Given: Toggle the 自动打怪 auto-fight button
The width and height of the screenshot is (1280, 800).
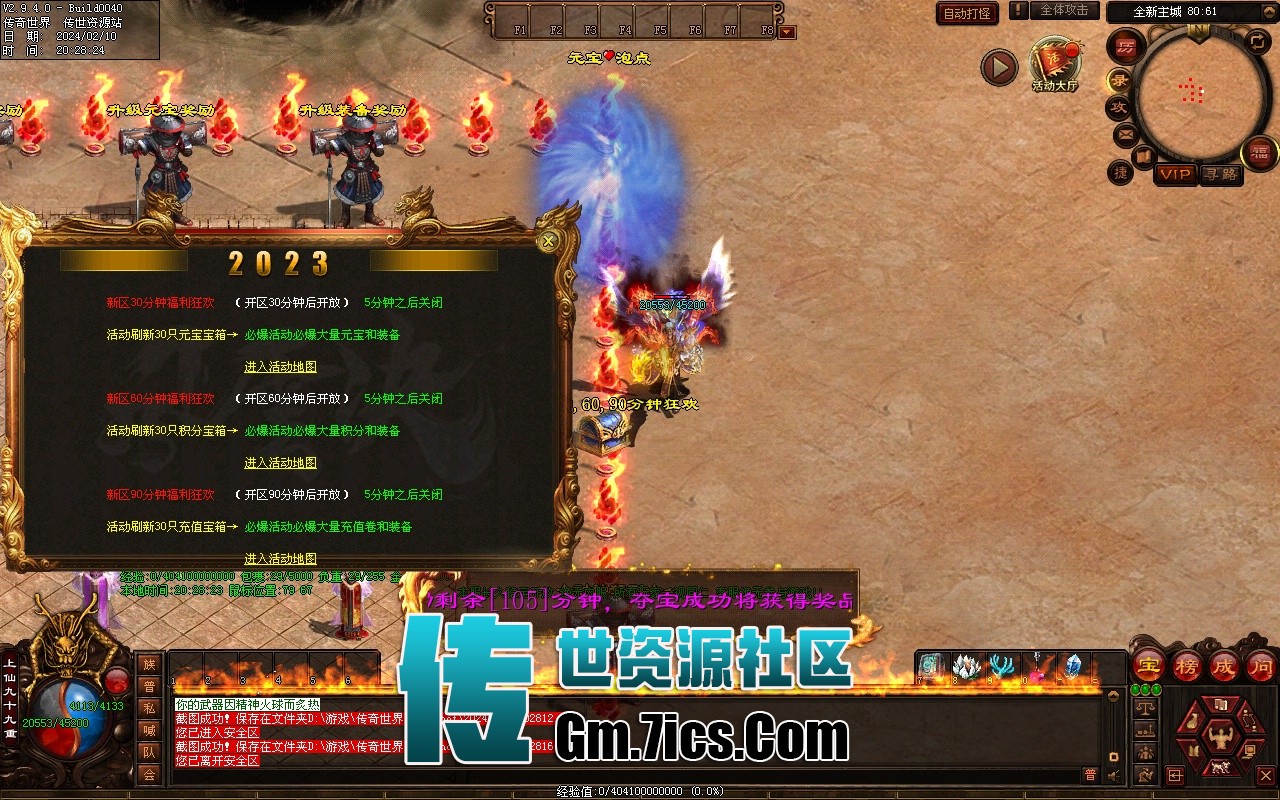Looking at the screenshot, I should (x=967, y=14).
